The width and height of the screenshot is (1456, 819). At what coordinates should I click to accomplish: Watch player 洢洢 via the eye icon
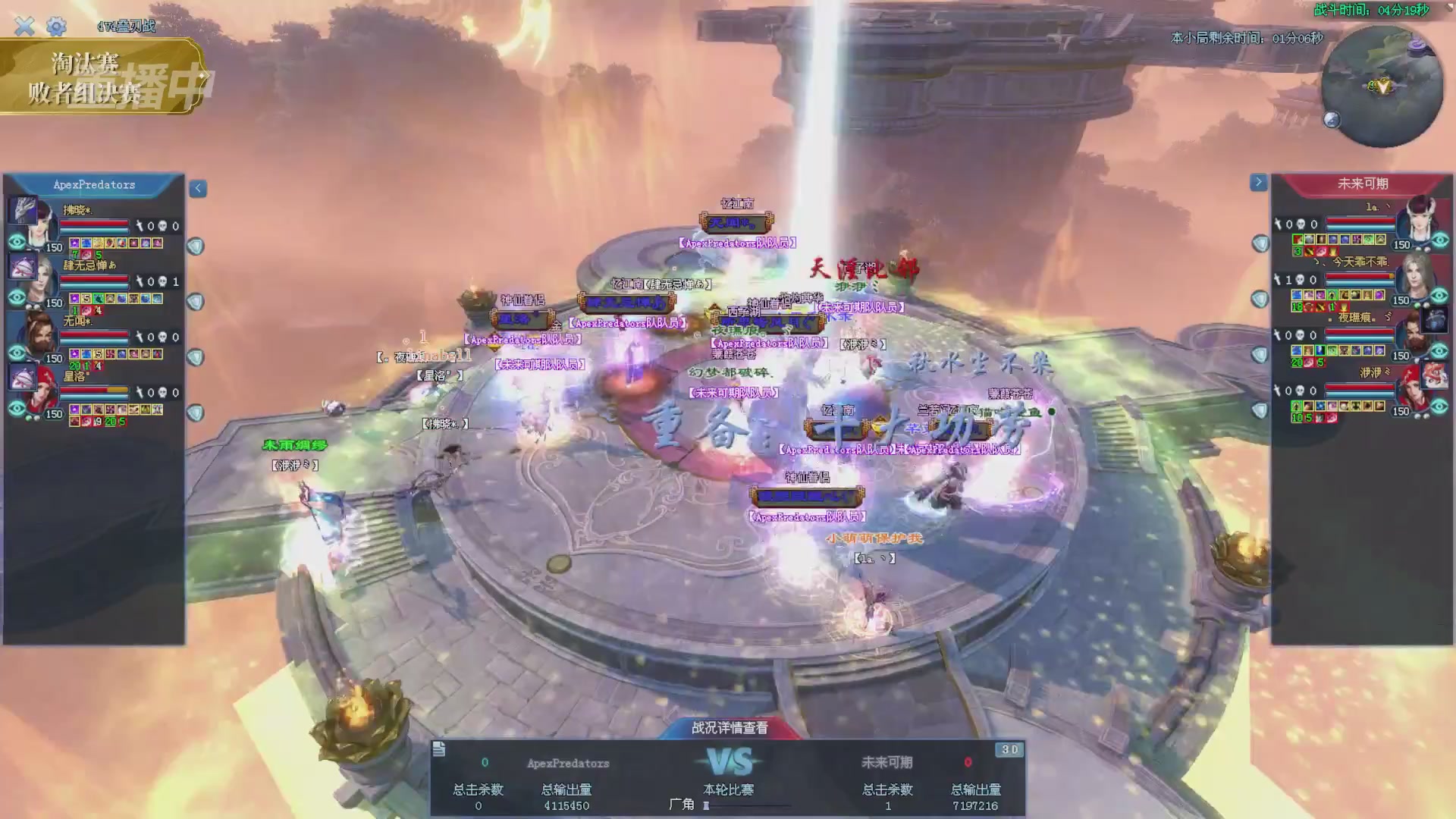[x=1439, y=406]
